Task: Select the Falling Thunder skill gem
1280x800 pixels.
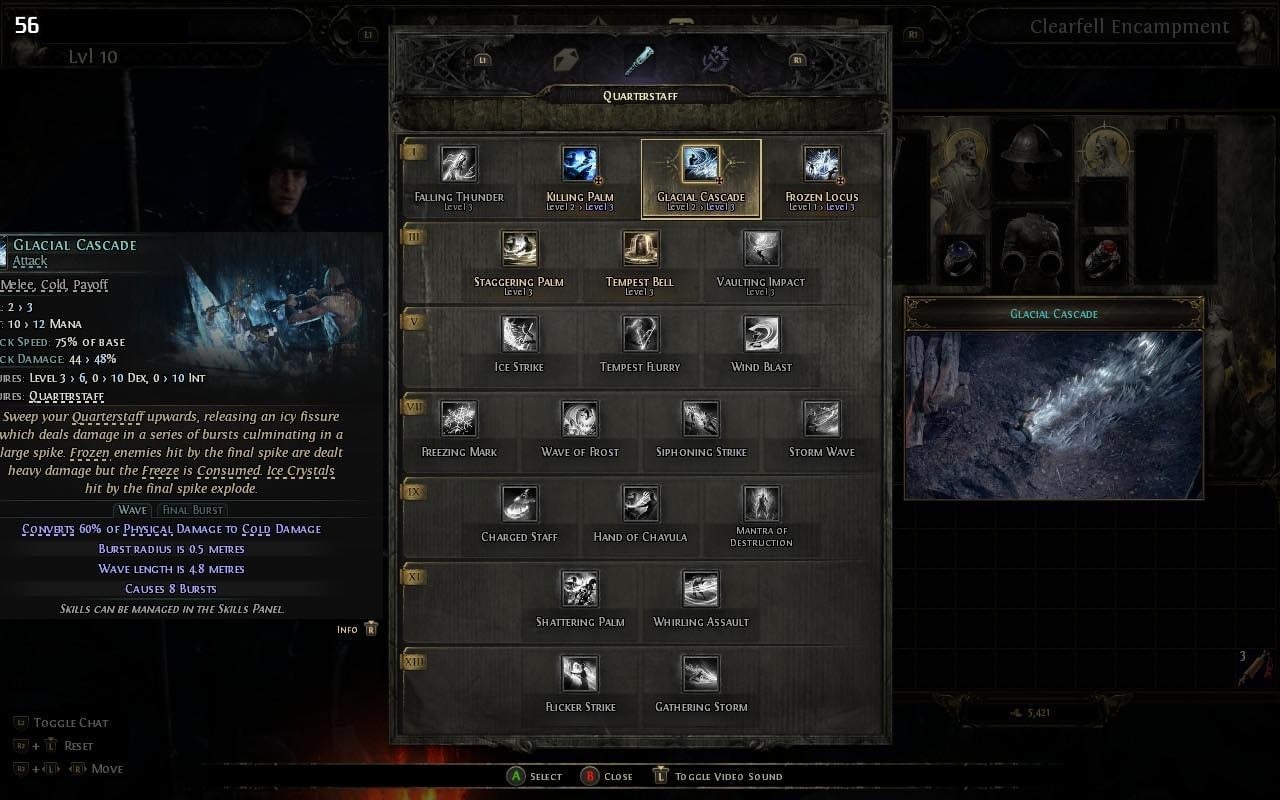Action: pyautogui.click(x=458, y=164)
